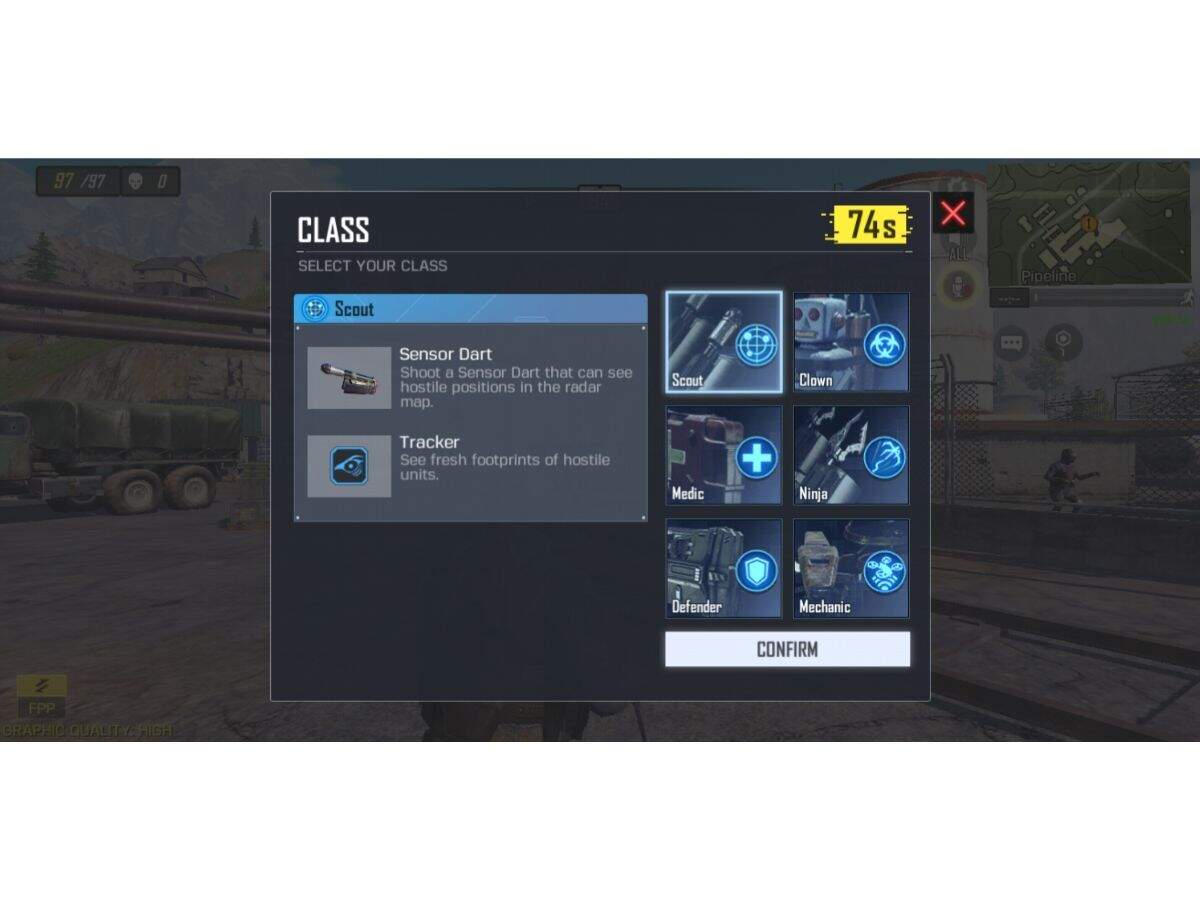This screenshot has height=900, width=1200.
Task: View the Tracker ability icon
Action: 349,466
